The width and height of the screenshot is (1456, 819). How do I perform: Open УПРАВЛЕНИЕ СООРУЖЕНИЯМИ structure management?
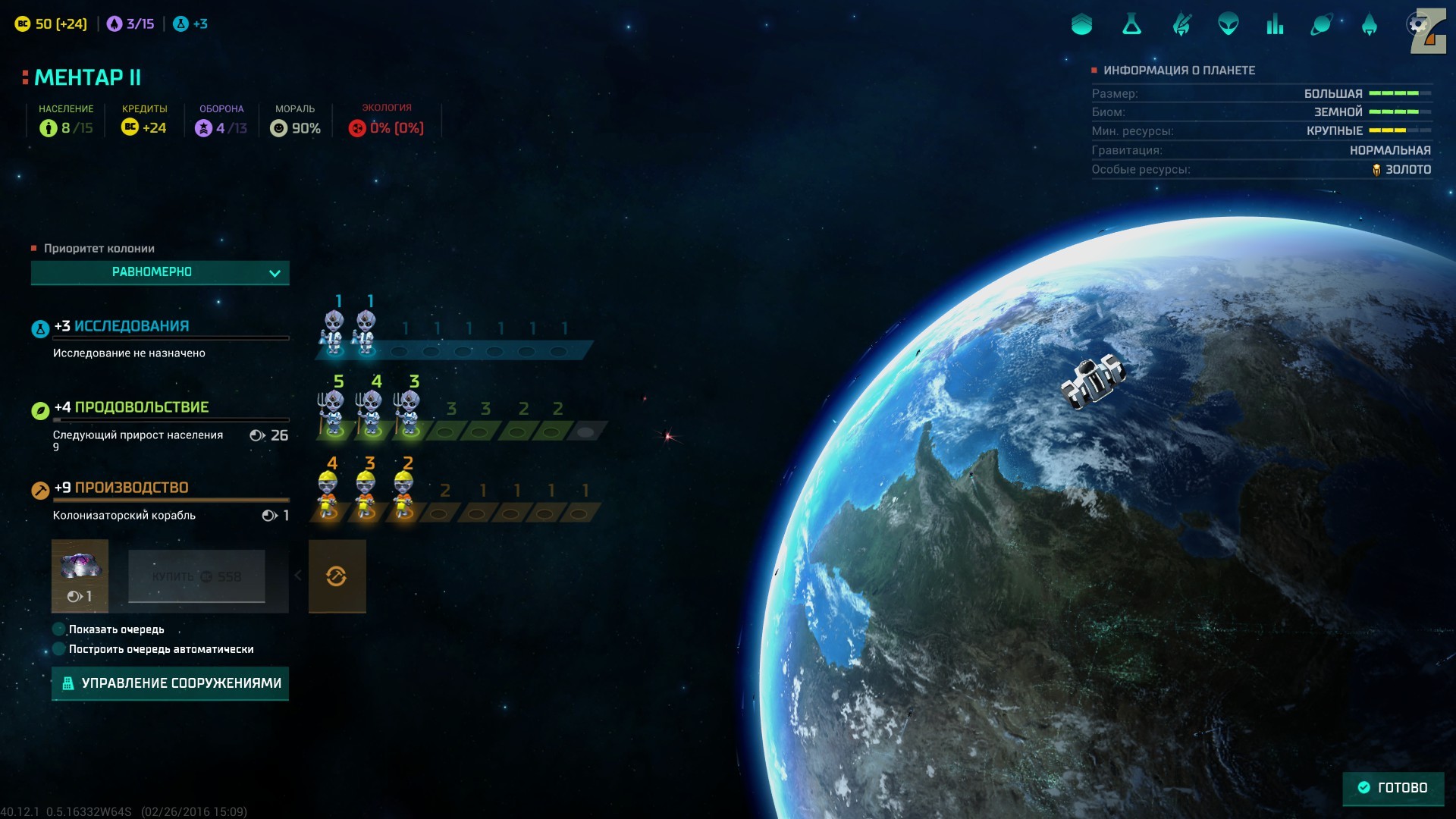[171, 683]
